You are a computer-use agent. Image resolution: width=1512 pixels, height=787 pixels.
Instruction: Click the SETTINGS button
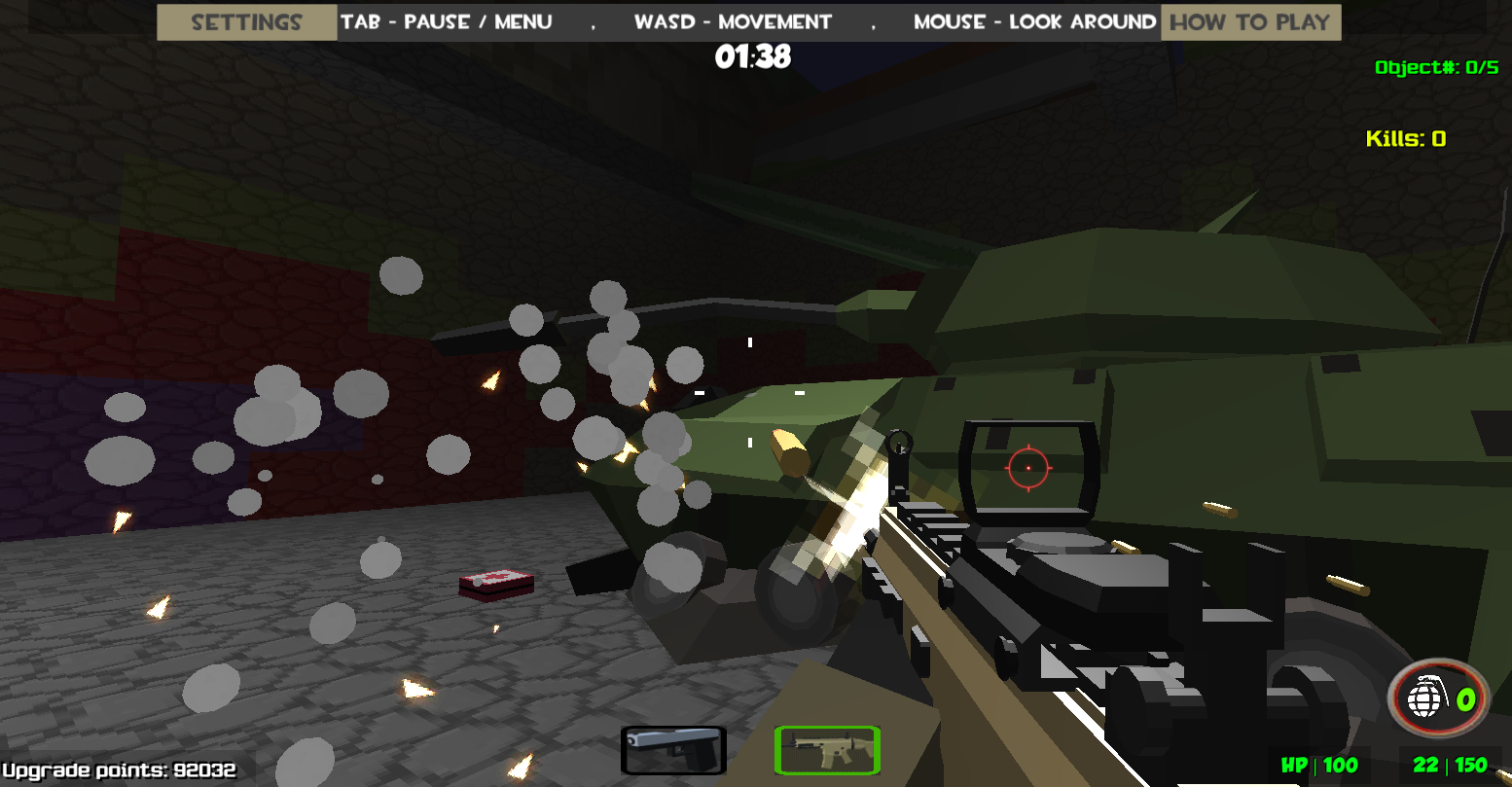tap(245, 21)
